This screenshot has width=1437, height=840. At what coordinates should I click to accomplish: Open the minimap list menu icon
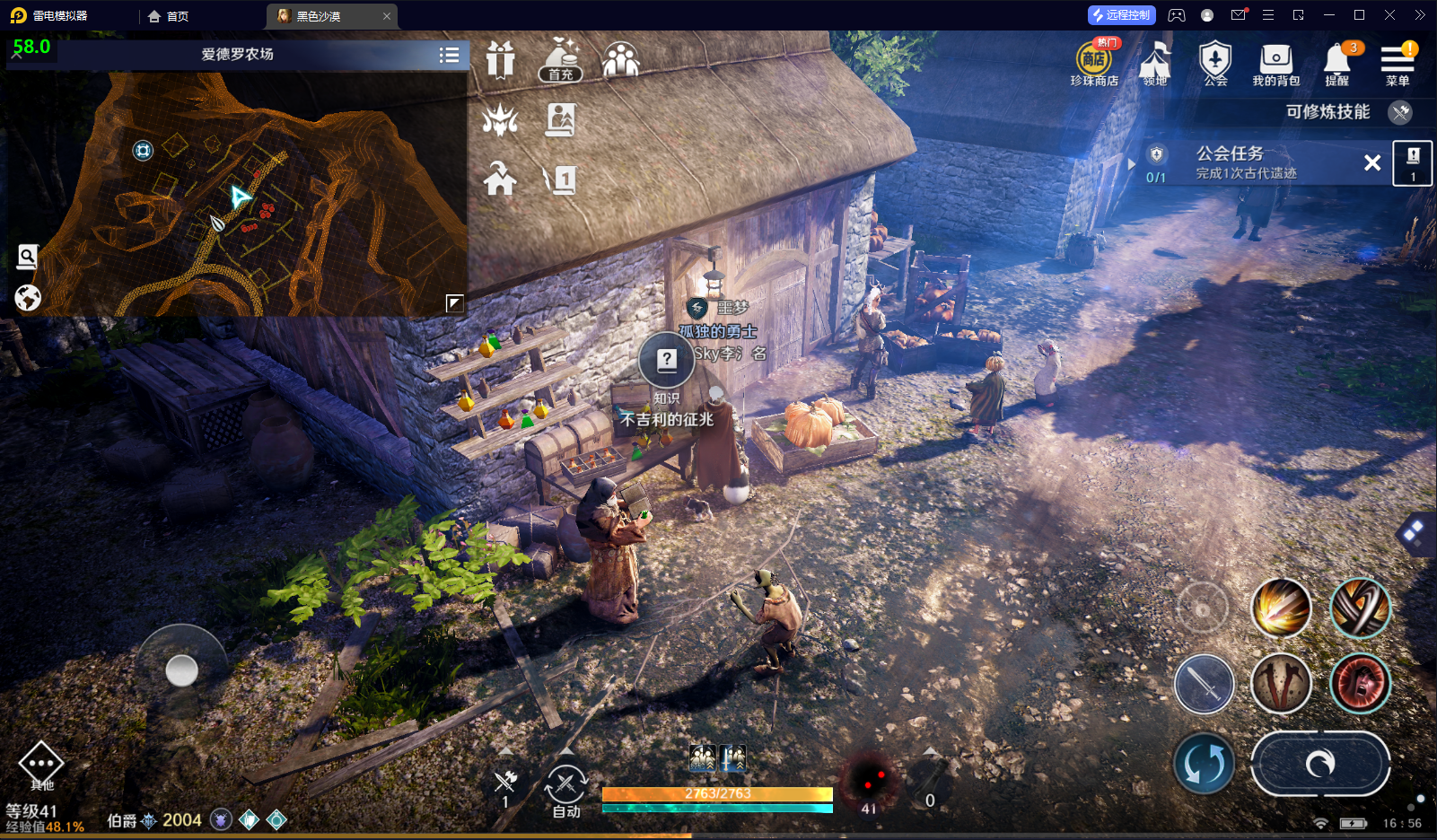click(450, 55)
